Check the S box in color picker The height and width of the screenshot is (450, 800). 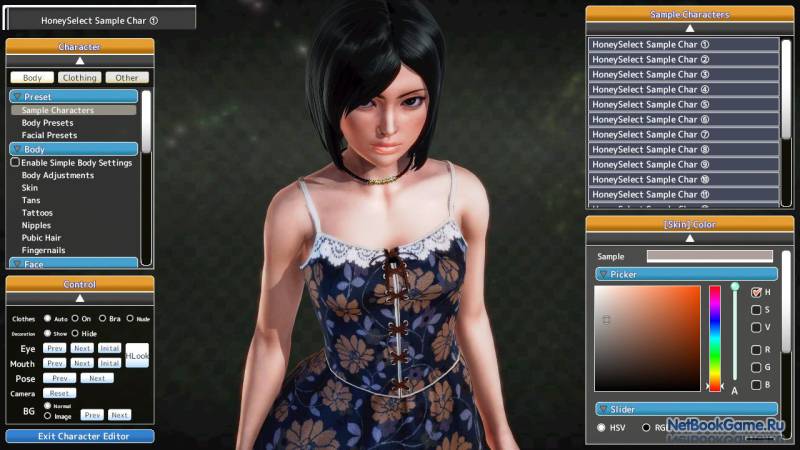pyautogui.click(x=756, y=310)
